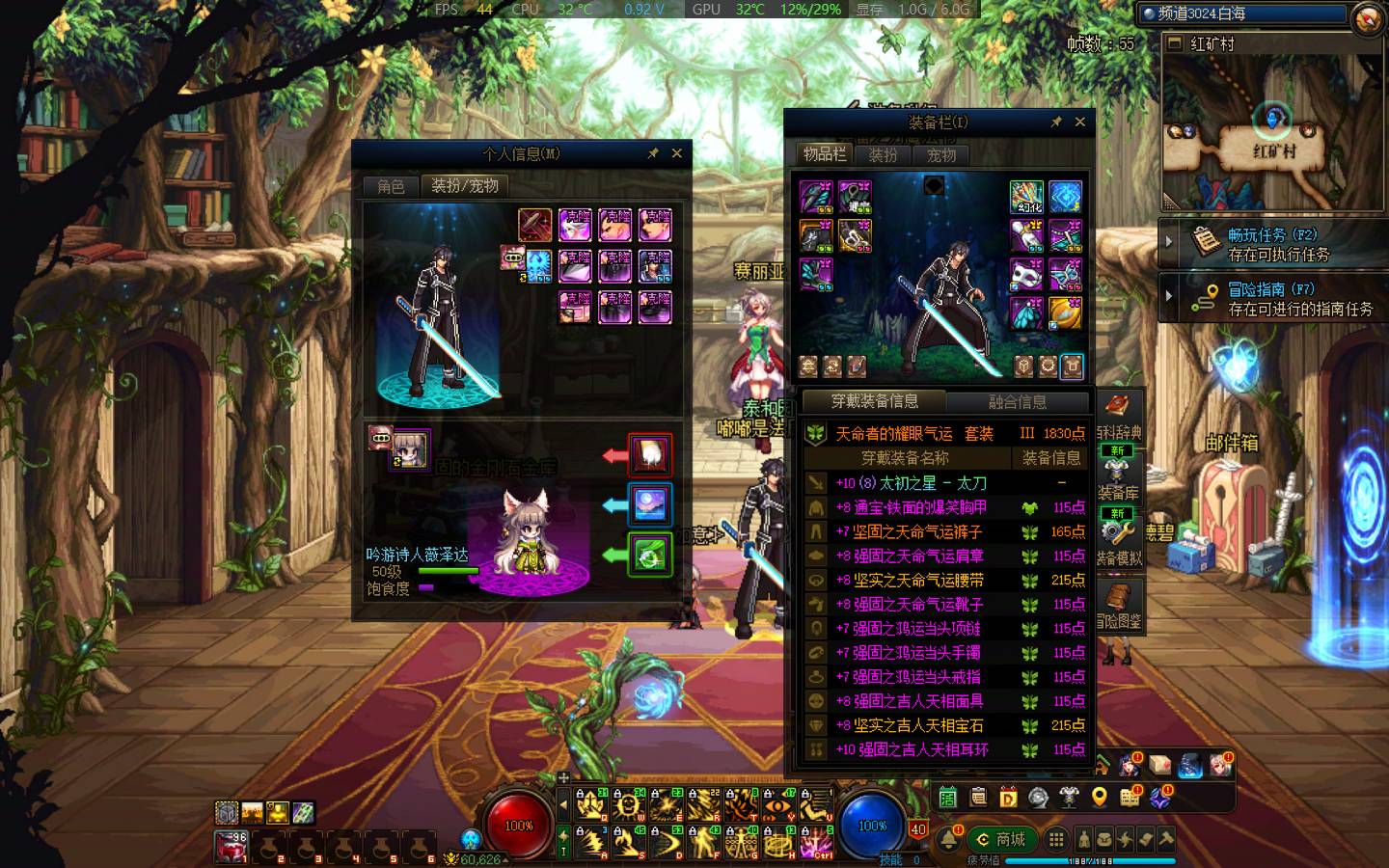
Task: Click the pet 薇泽达 portrait slot
Action: tap(410, 449)
